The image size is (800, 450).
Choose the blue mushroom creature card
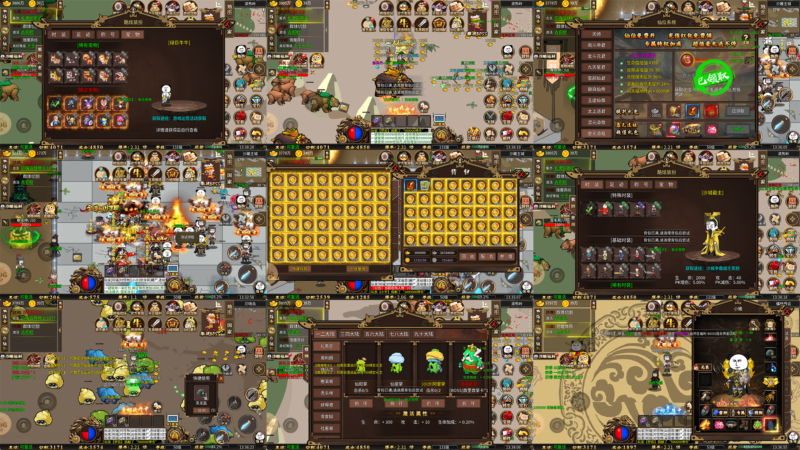(x=395, y=364)
